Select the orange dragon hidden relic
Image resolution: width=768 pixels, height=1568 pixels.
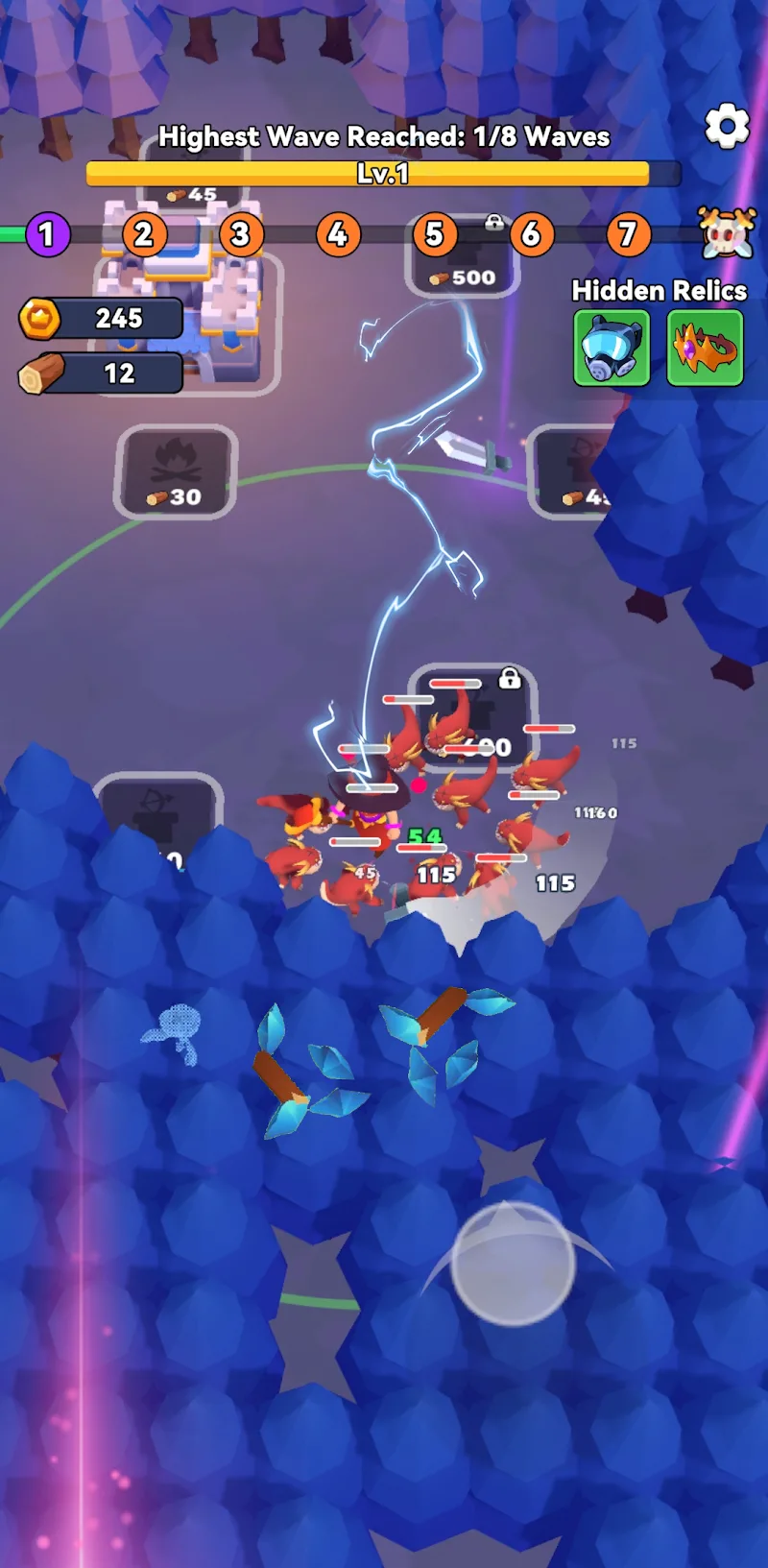tap(705, 348)
